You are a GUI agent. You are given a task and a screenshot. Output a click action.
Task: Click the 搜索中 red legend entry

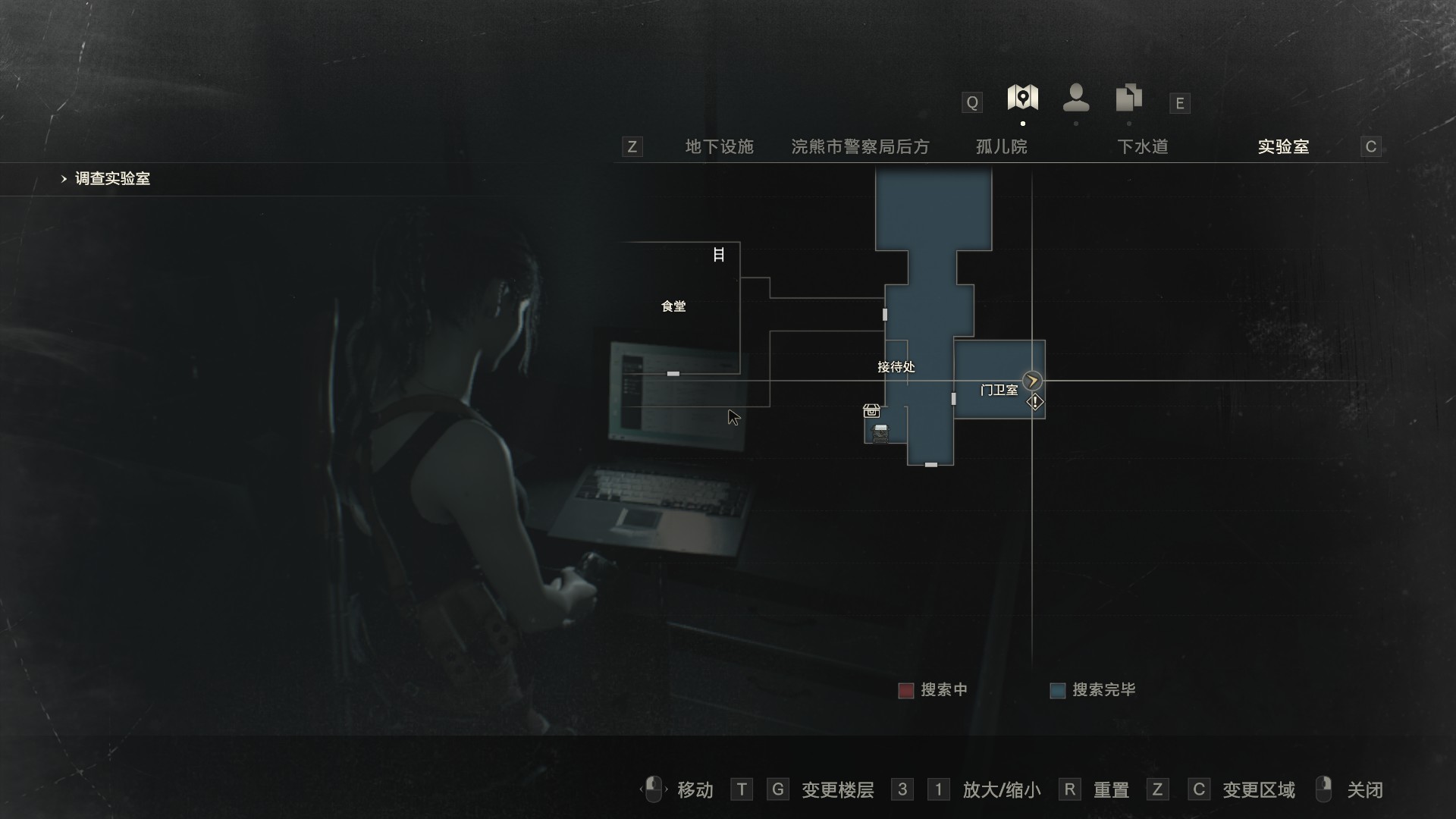pyautogui.click(x=933, y=690)
